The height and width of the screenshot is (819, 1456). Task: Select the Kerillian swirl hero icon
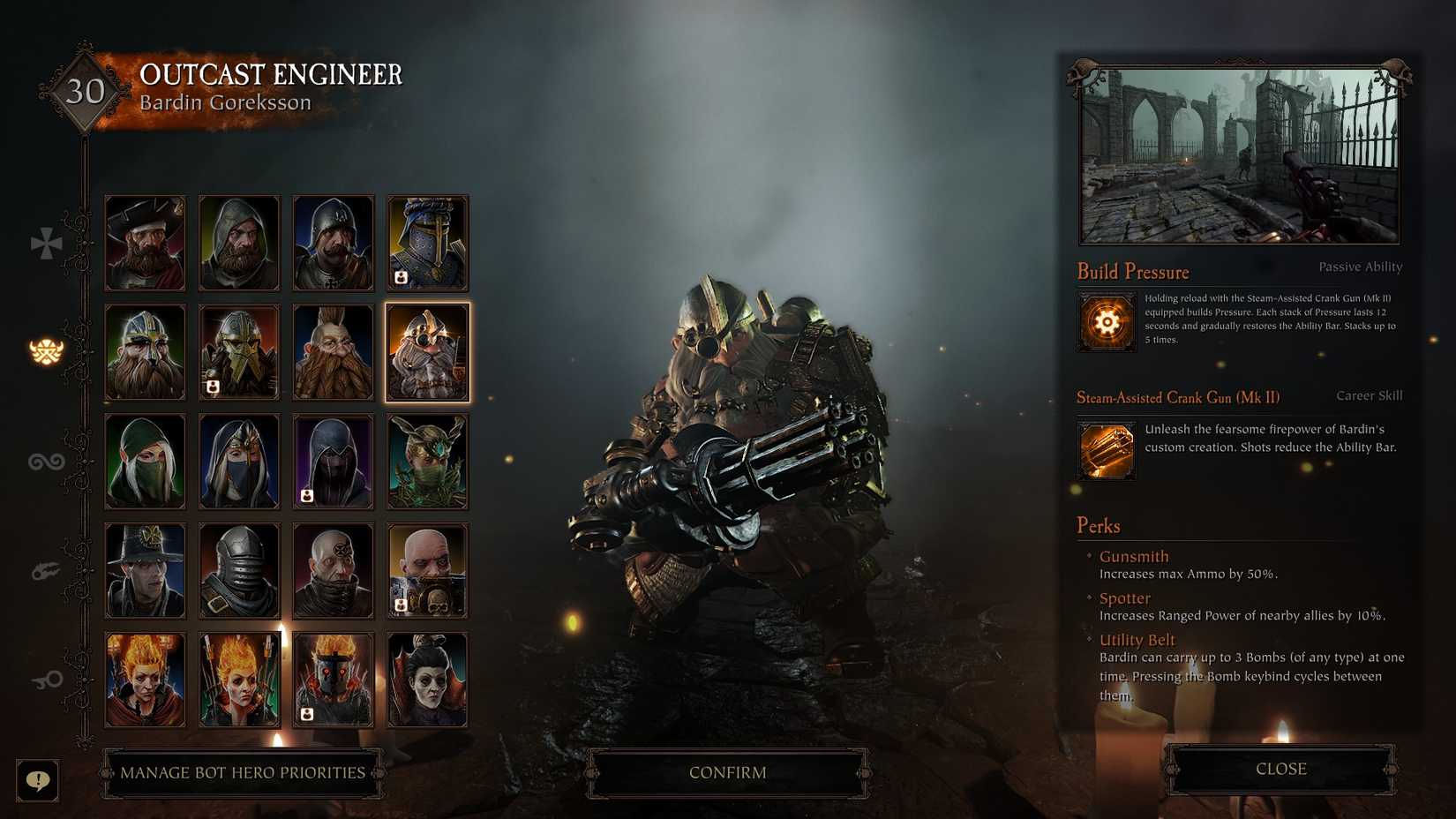(46, 461)
